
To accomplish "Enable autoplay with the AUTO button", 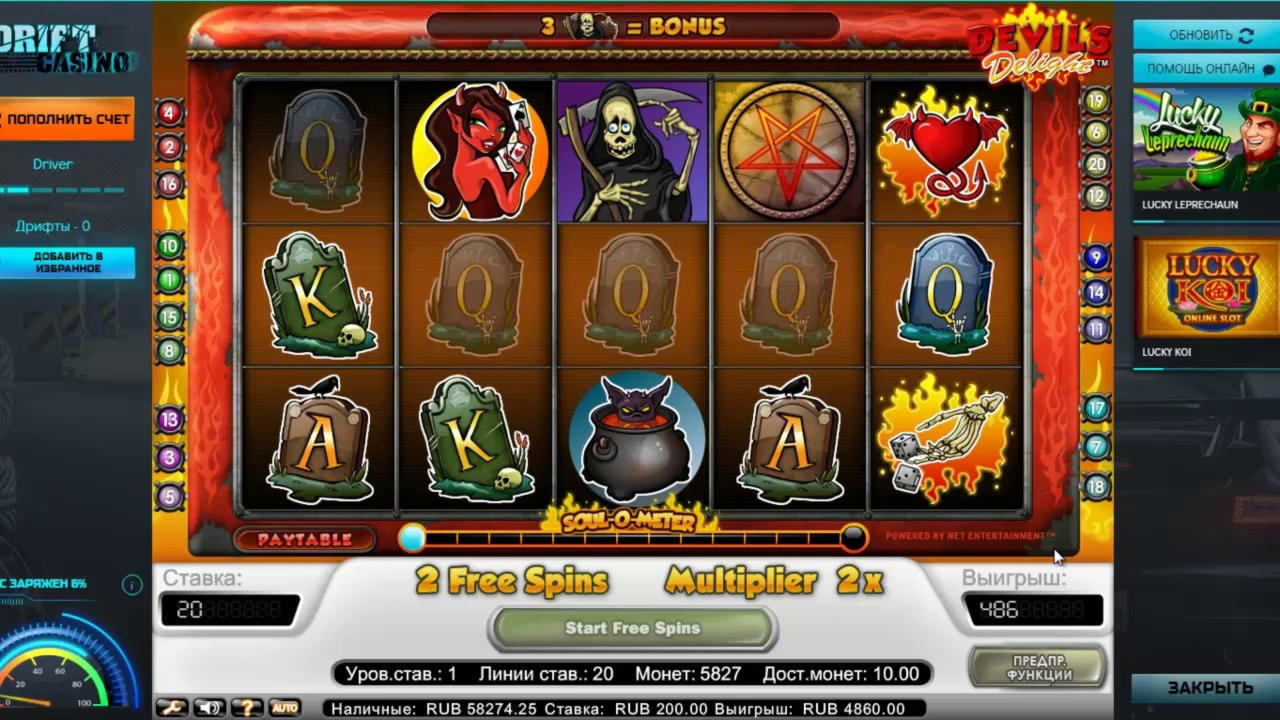I will [283, 707].
